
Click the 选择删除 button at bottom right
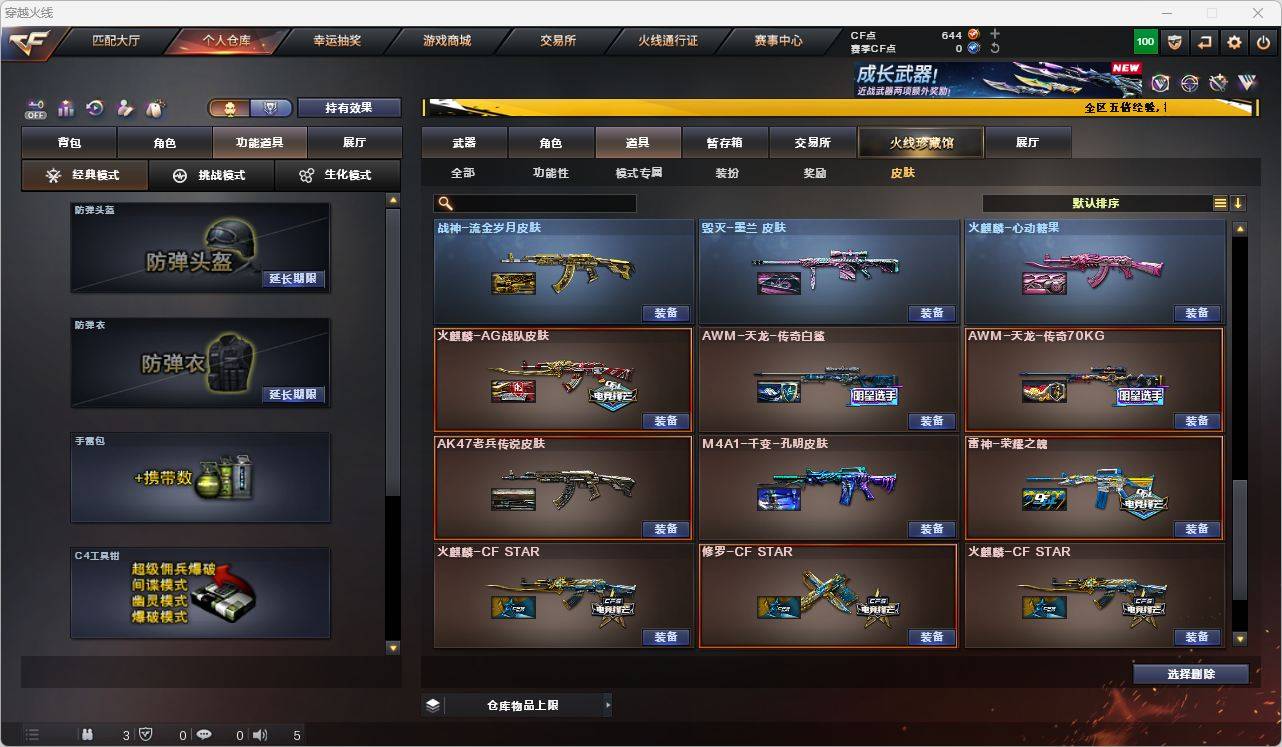pos(1191,673)
